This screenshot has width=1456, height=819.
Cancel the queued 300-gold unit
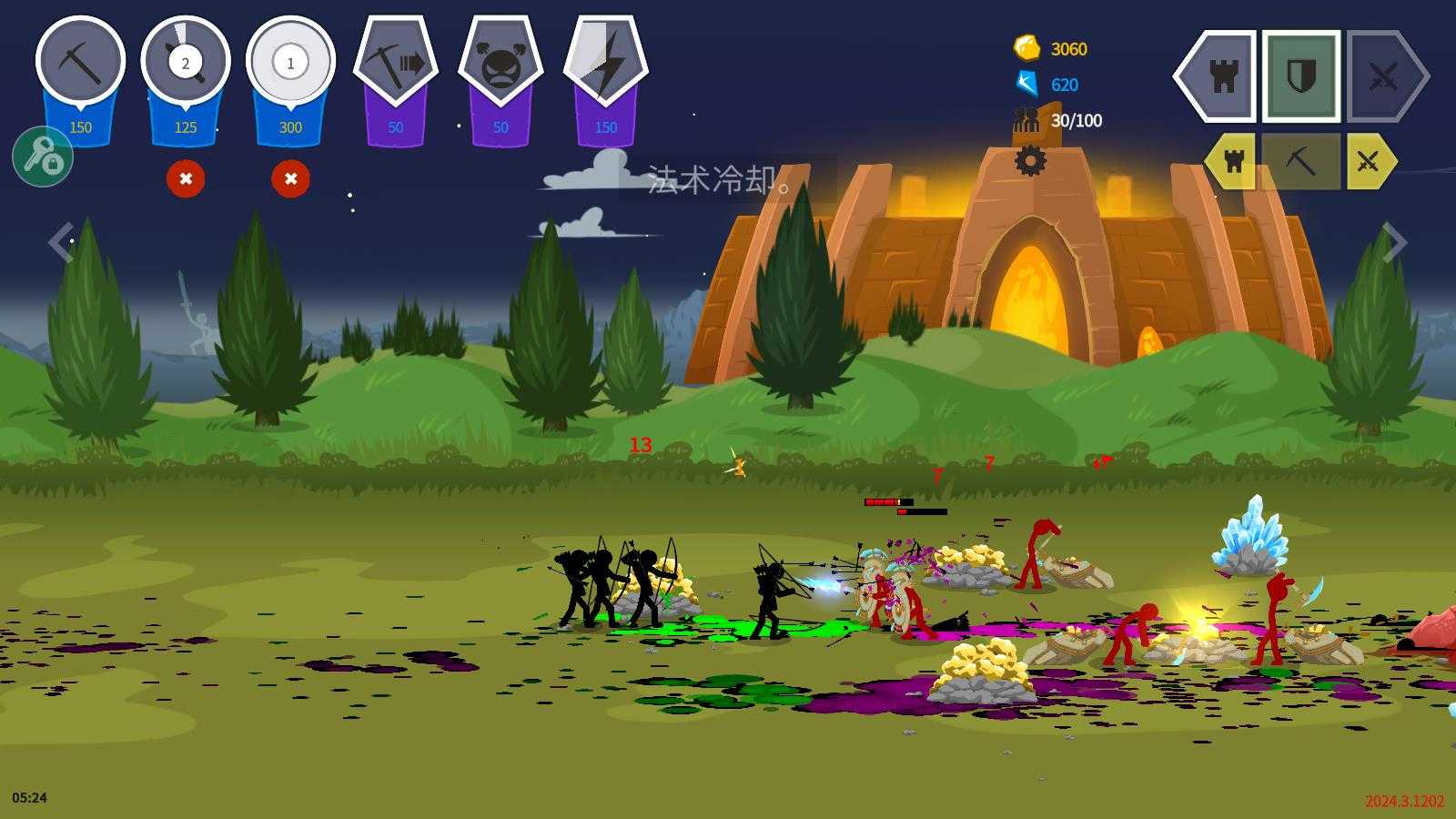290,178
